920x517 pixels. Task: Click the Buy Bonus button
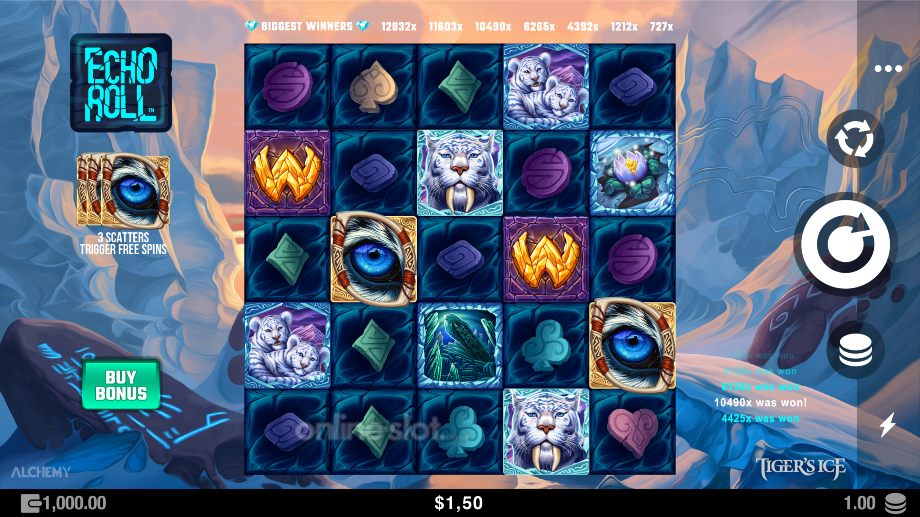[x=121, y=383]
